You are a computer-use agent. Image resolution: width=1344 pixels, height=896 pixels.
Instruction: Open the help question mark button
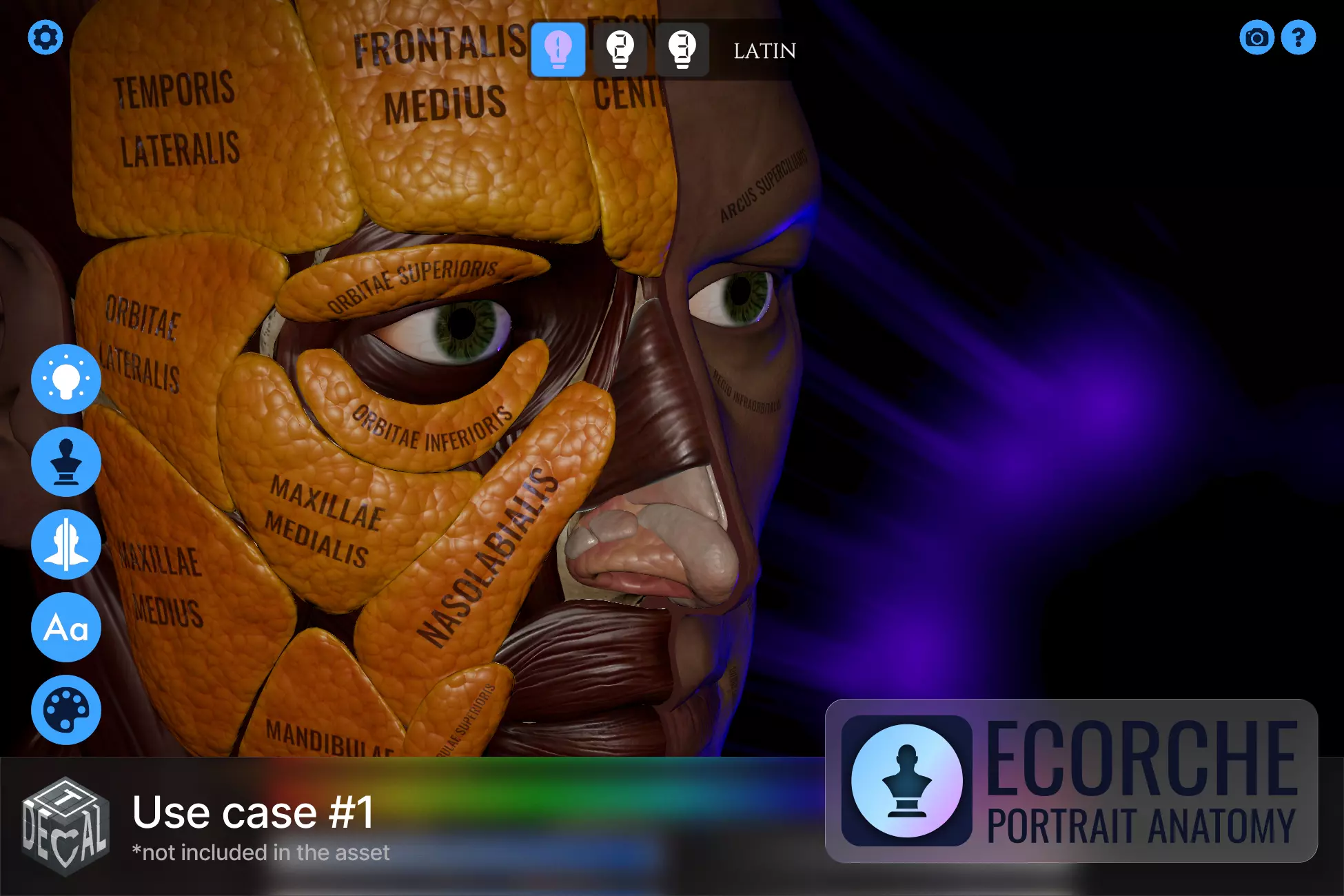(1299, 37)
